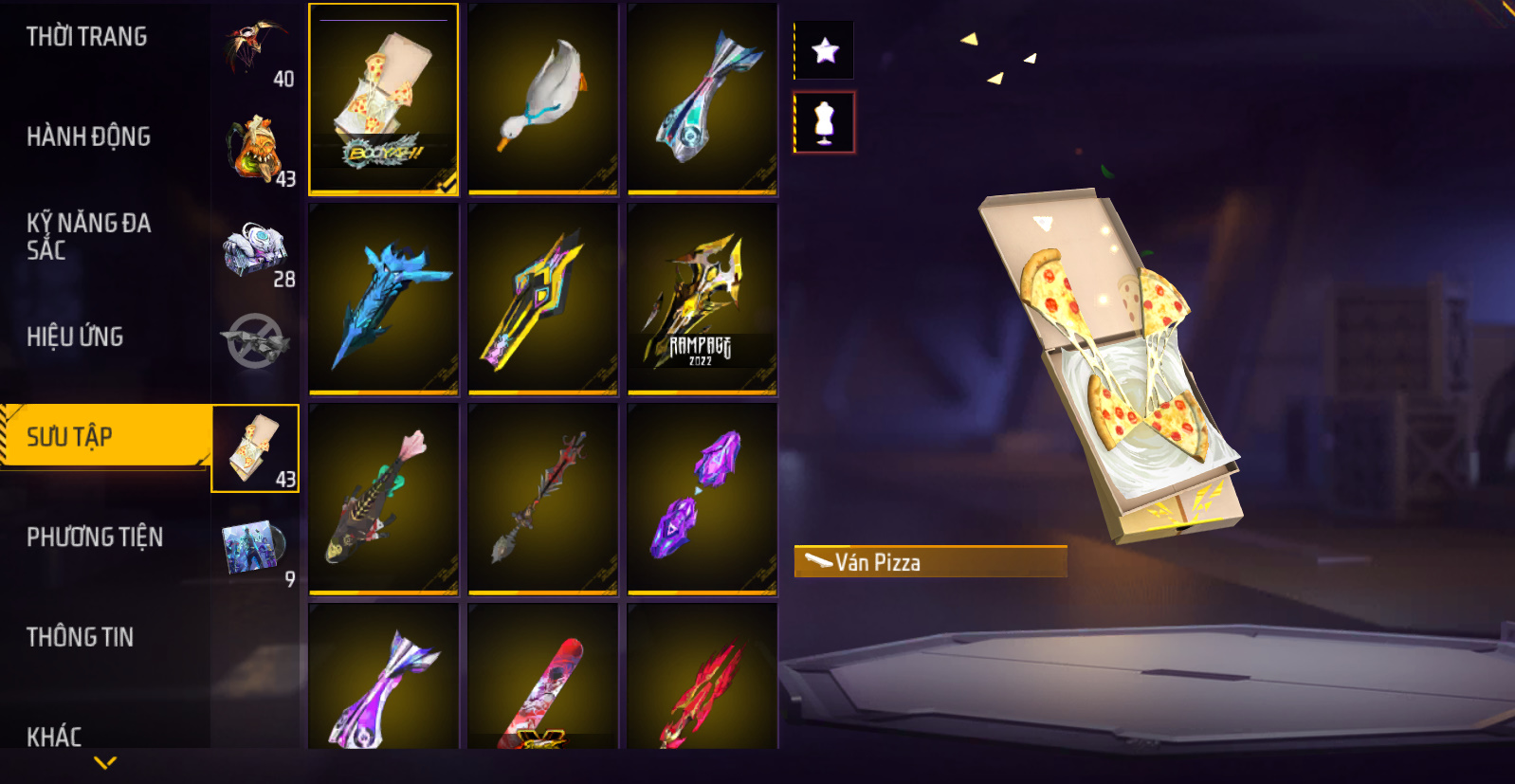The width and height of the screenshot is (1515, 784).
Task: Open the THÔNG TIN category
Action: (80, 637)
